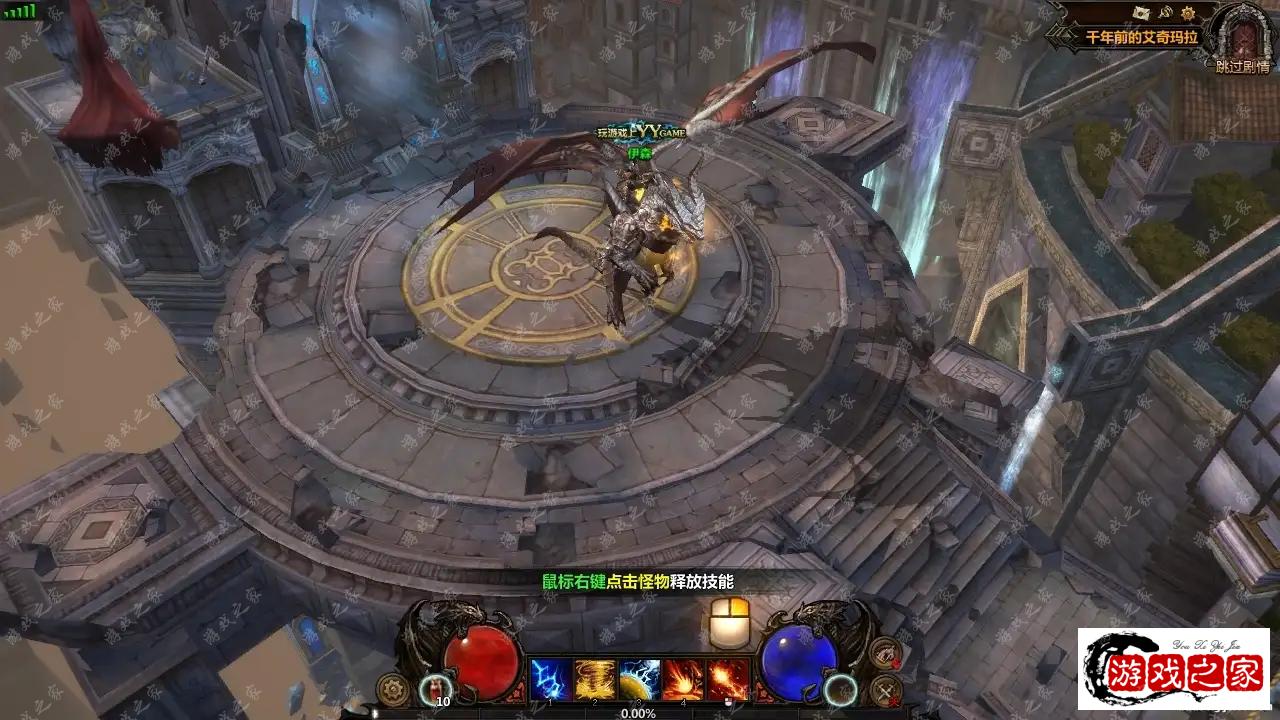
Task: Activate the blue lightning bolt skill
Action: tap(550, 680)
